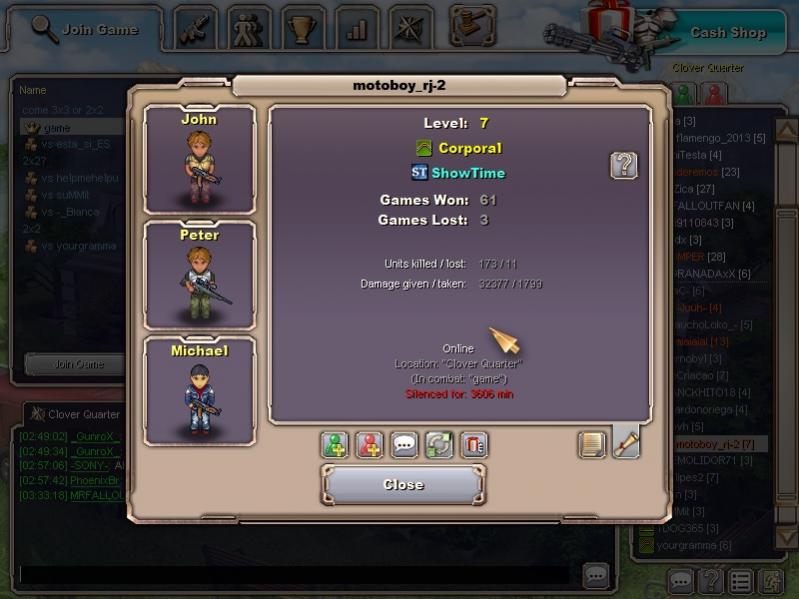Viewport: 799px width, 599px height.
Task: Open the list menu icon at bottom right
Action: coord(740,581)
